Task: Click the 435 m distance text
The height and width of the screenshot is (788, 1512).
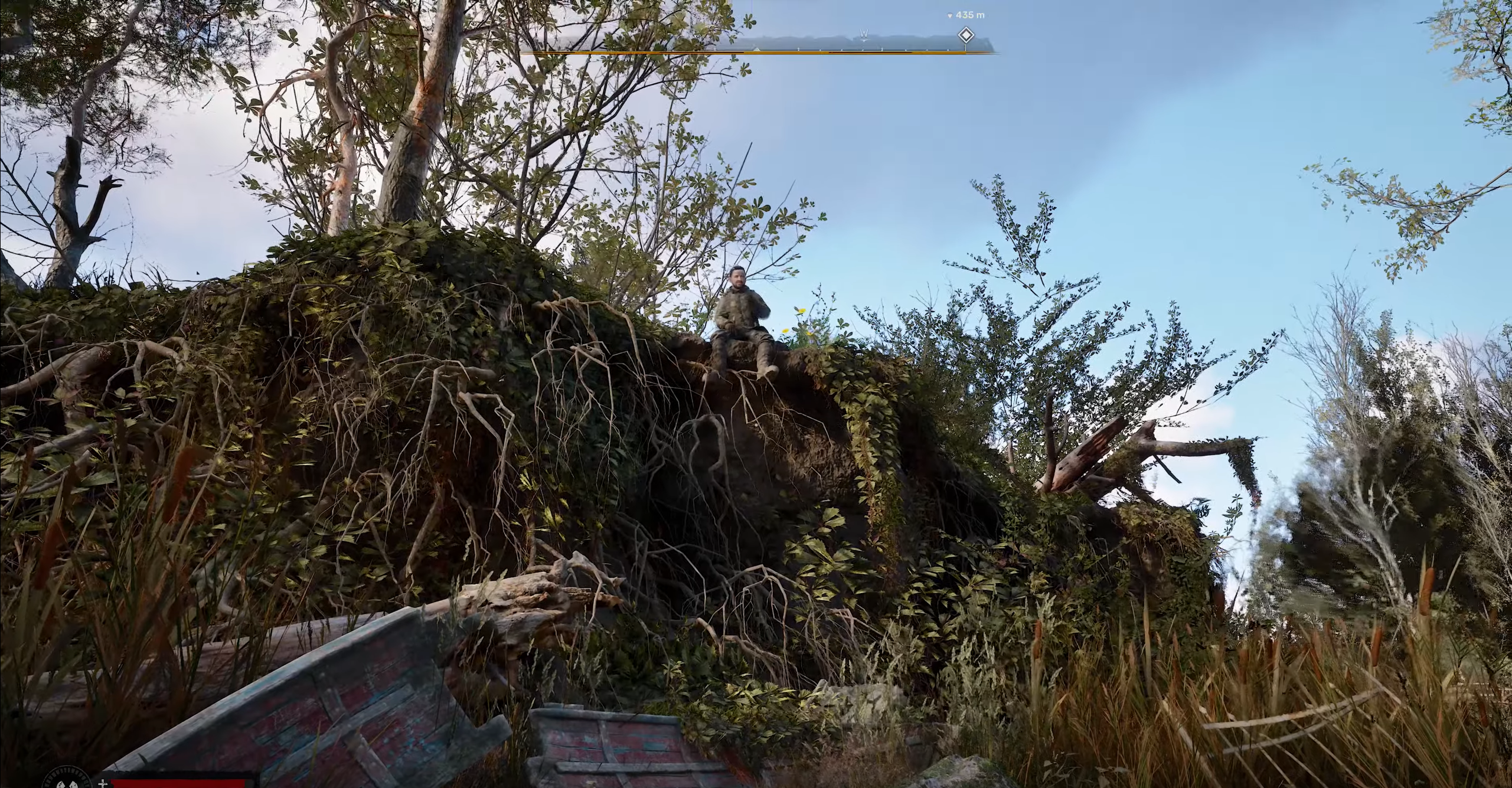Action: tap(970, 15)
